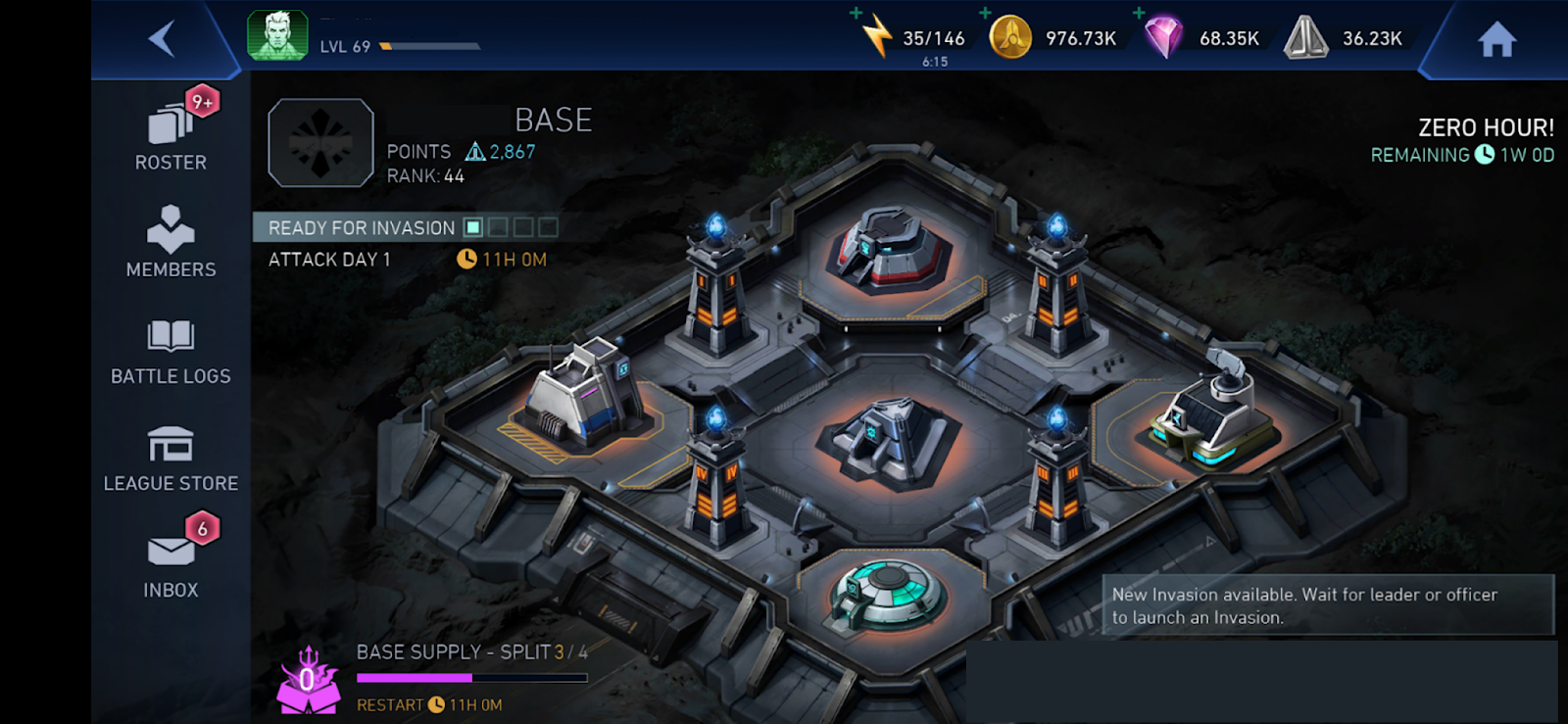
Task: Go back using the arrow button
Action: click(x=162, y=39)
